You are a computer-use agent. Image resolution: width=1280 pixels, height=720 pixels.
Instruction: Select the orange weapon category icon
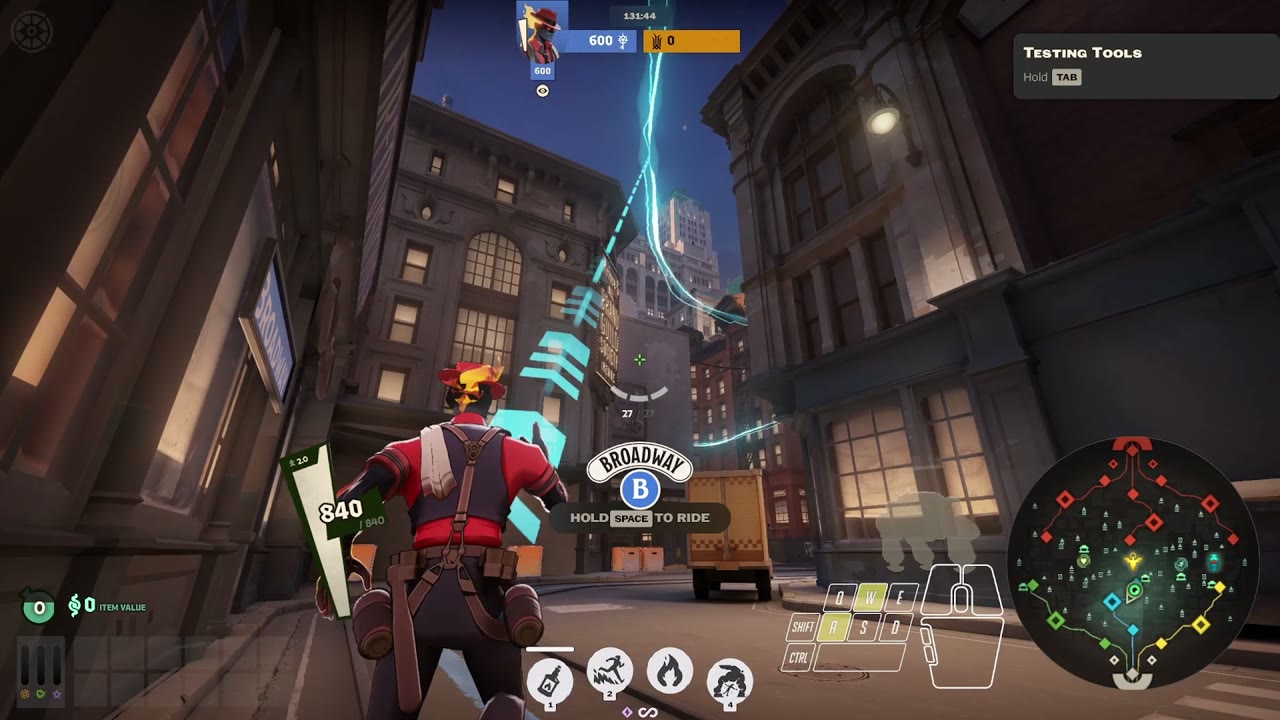[x=25, y=693]
